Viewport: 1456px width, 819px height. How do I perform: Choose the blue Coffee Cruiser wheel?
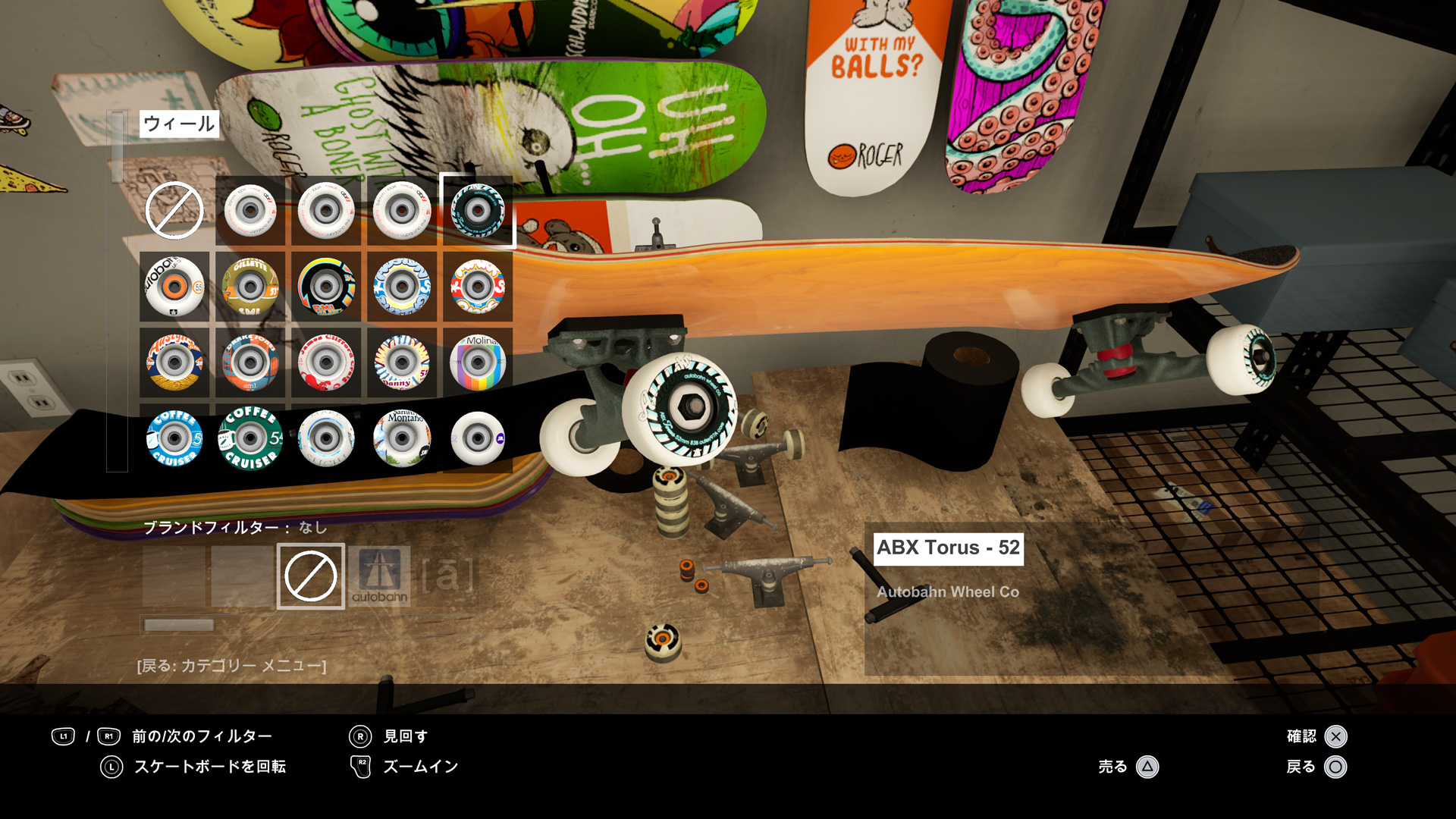(x=174, y=438)
